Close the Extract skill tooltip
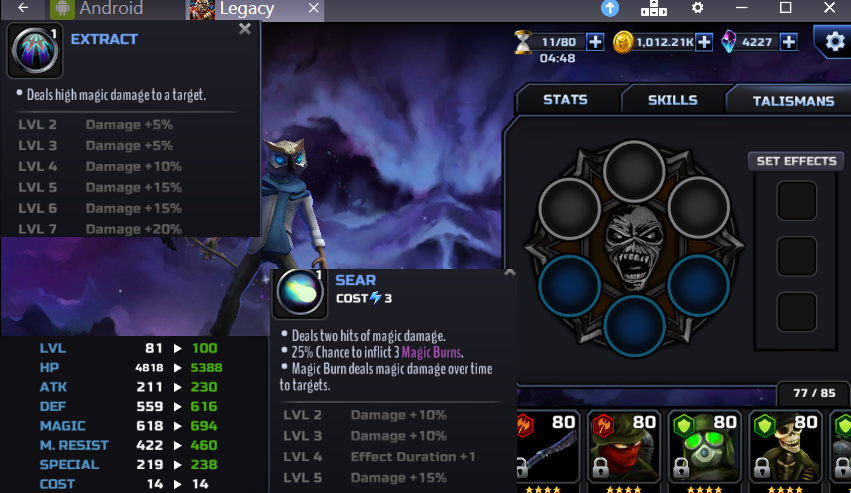The height and width of the screenshot is (493, 851). point(245,30)
